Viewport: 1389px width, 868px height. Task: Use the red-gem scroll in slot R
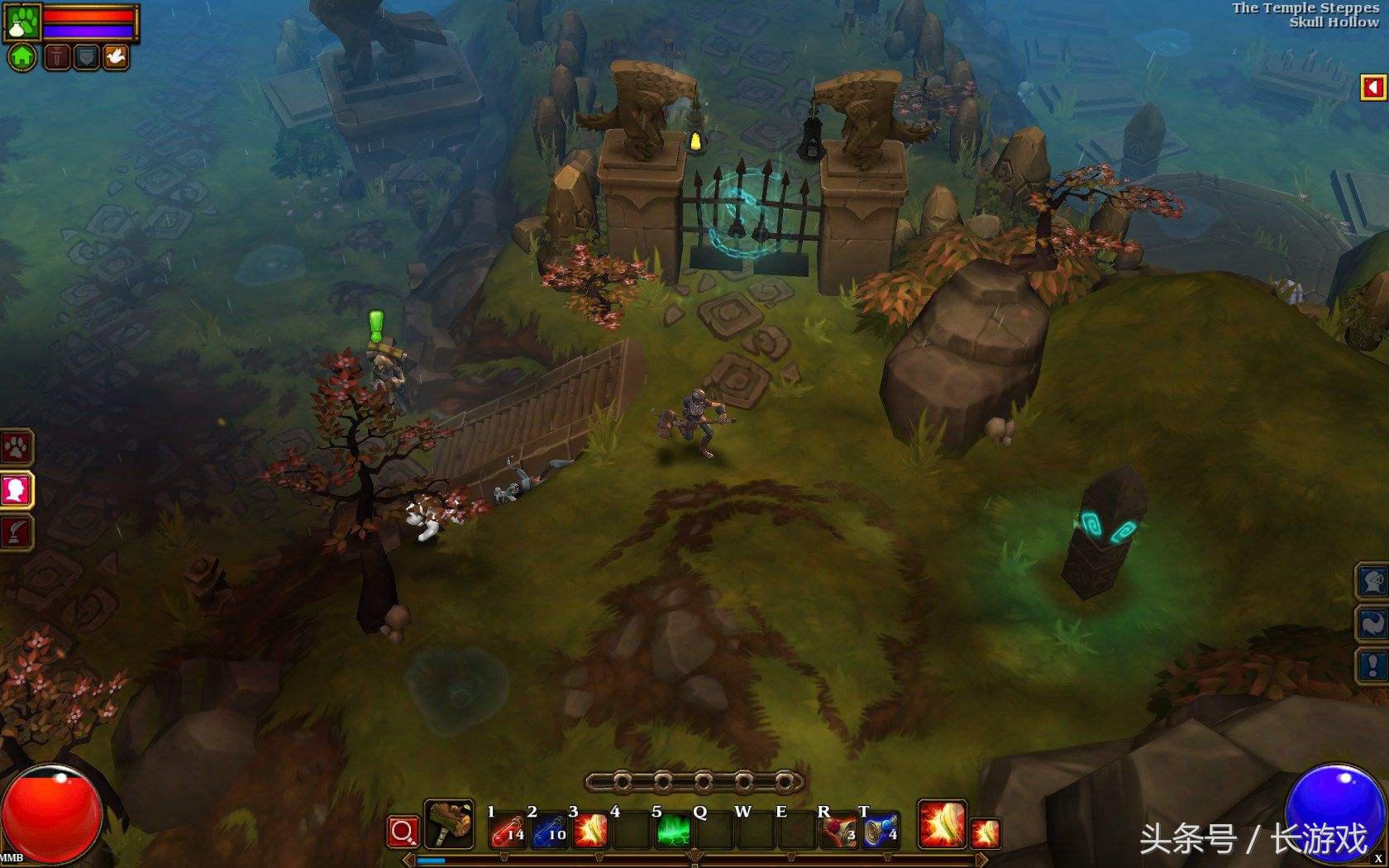[x=838, y=830]
